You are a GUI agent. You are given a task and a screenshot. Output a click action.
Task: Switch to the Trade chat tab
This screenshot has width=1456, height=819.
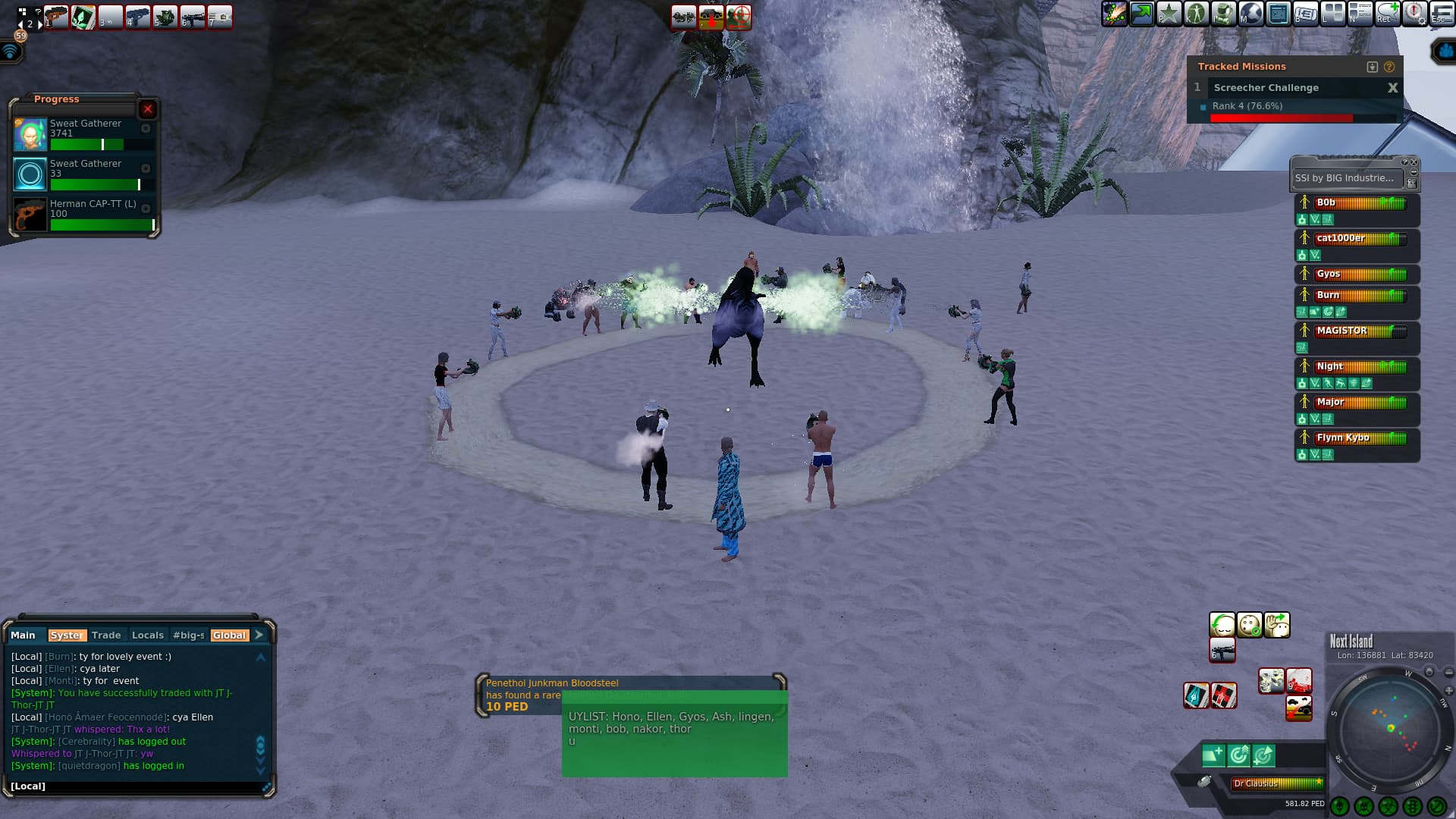(x=106, y=635)
